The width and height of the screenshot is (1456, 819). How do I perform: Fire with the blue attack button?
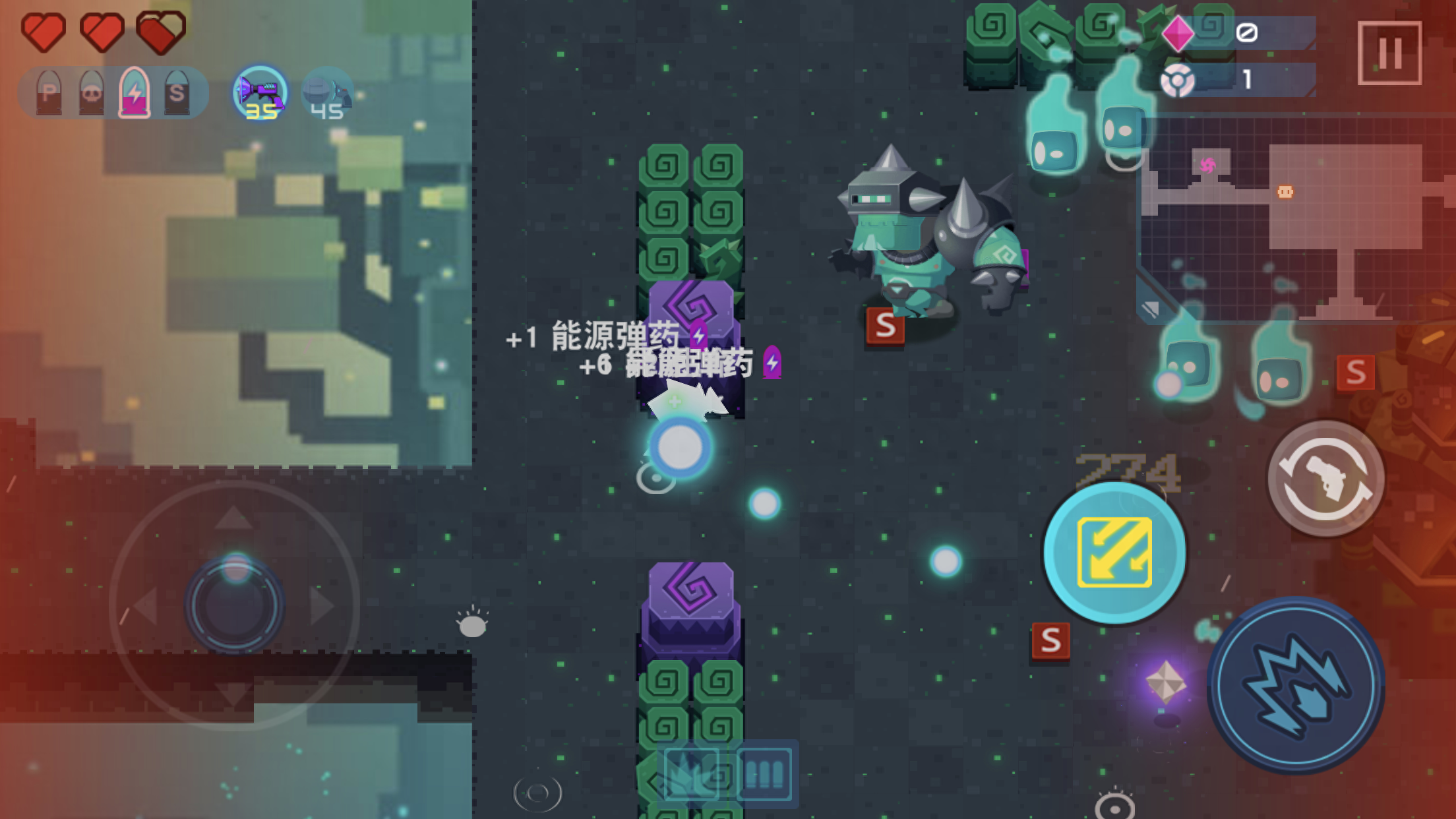coord(1296,686)
